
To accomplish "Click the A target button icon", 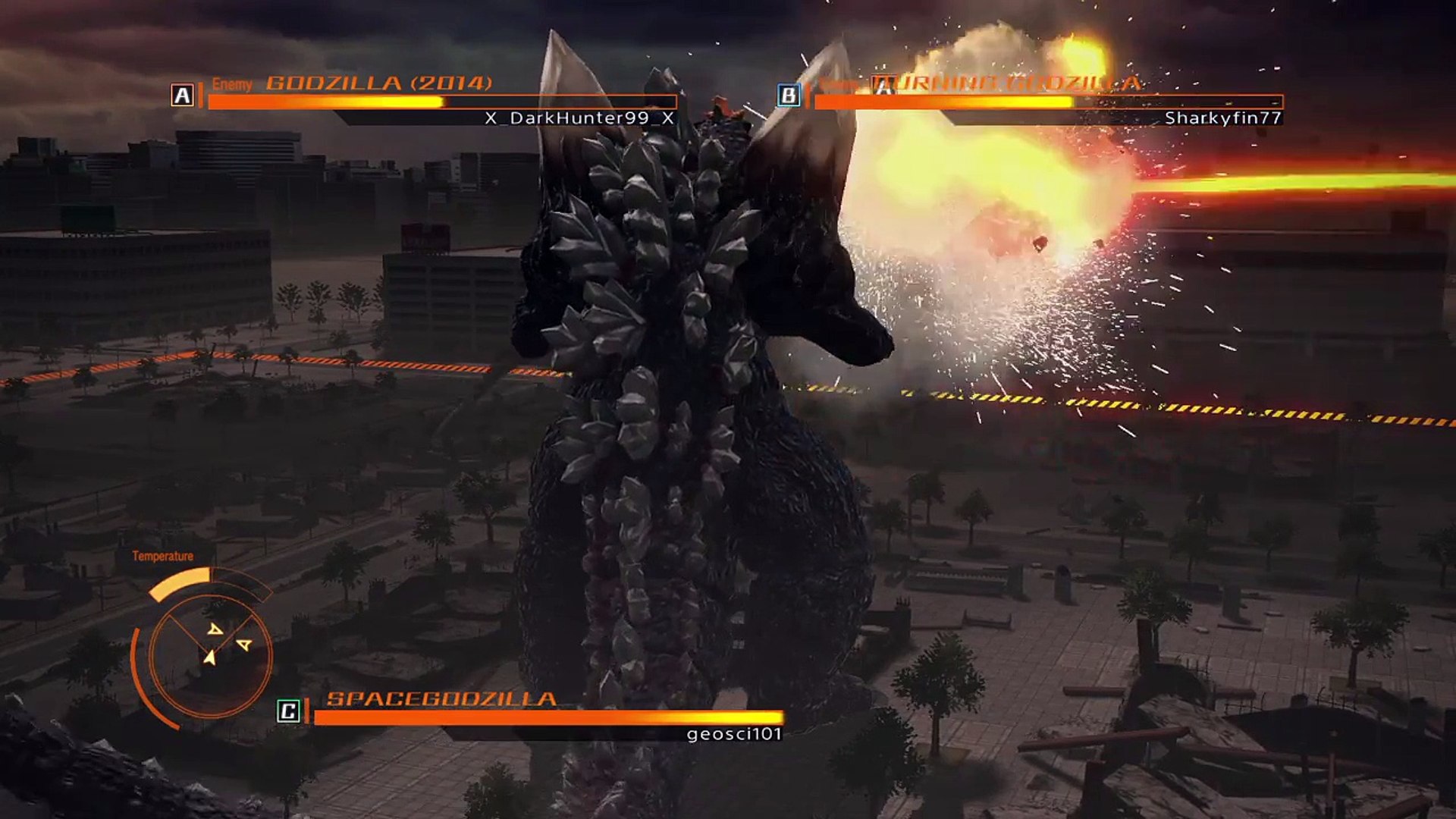I will point(182,93).
